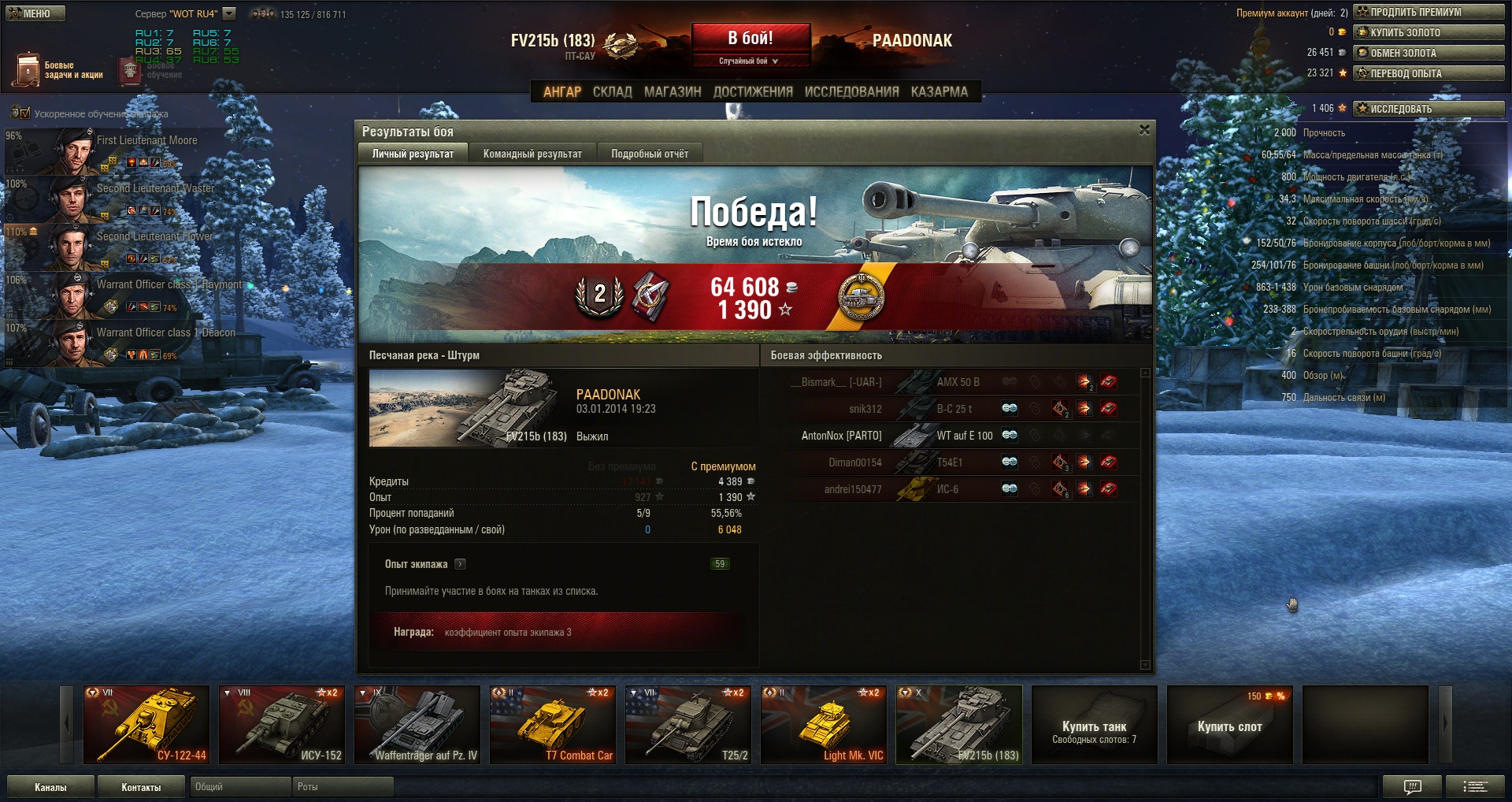This screenshot has width=1512, height=802.
Task: Start battle with the В бой! button
Action: pyautogui.click(x=750, y=39)
